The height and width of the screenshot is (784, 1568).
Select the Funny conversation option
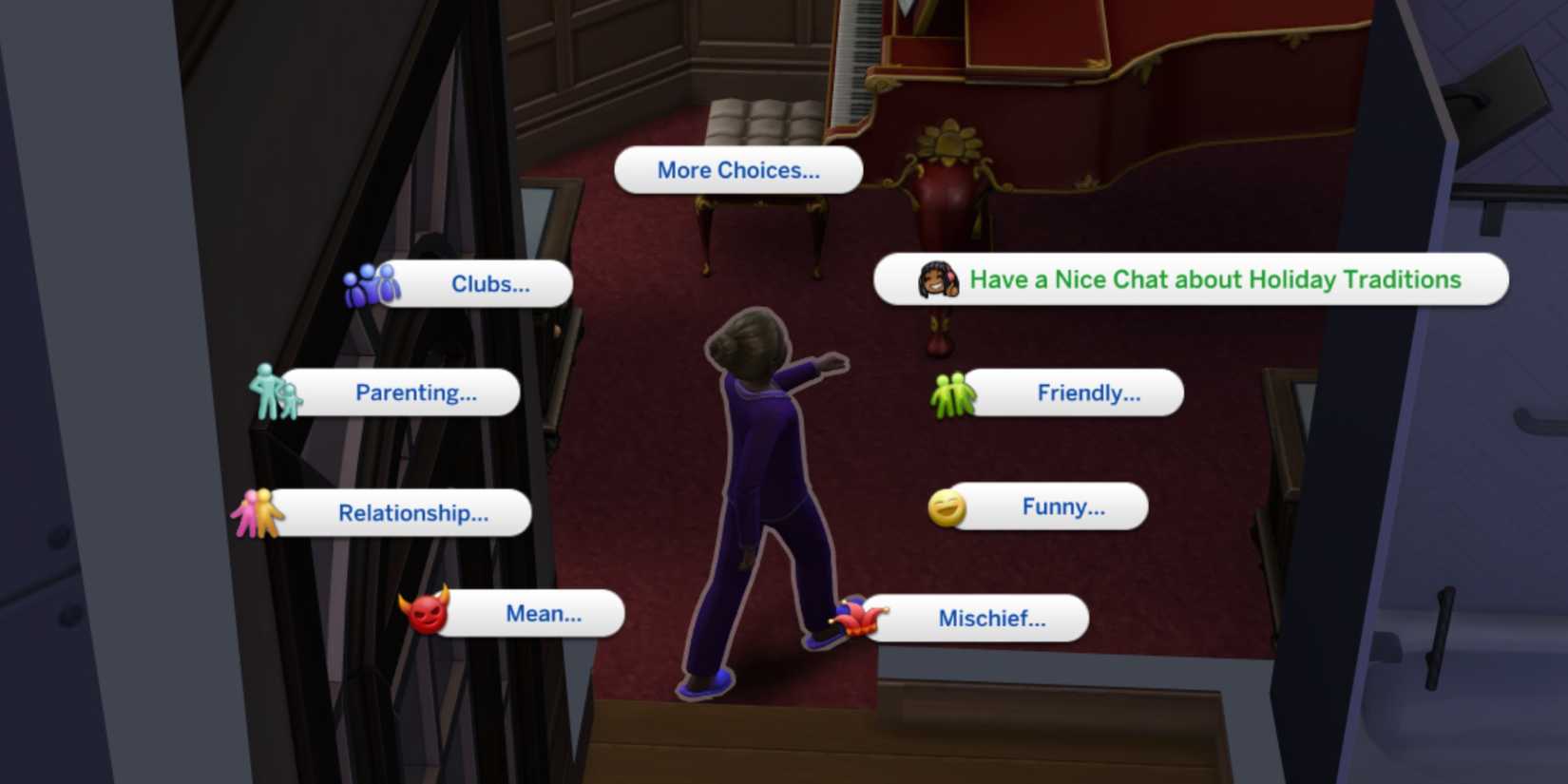1062,507
